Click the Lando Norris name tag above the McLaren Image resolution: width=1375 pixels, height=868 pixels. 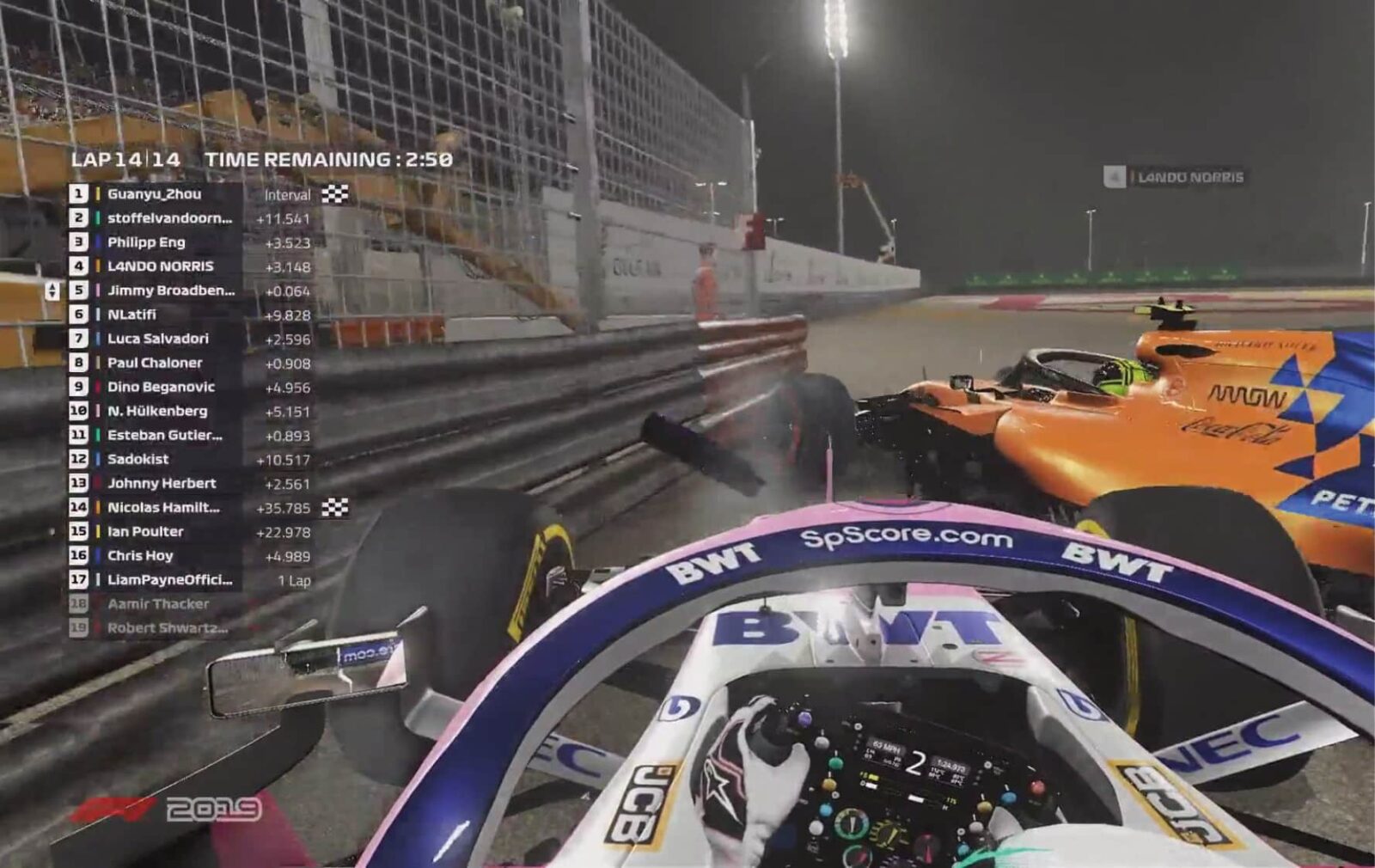click(1189, 177)
